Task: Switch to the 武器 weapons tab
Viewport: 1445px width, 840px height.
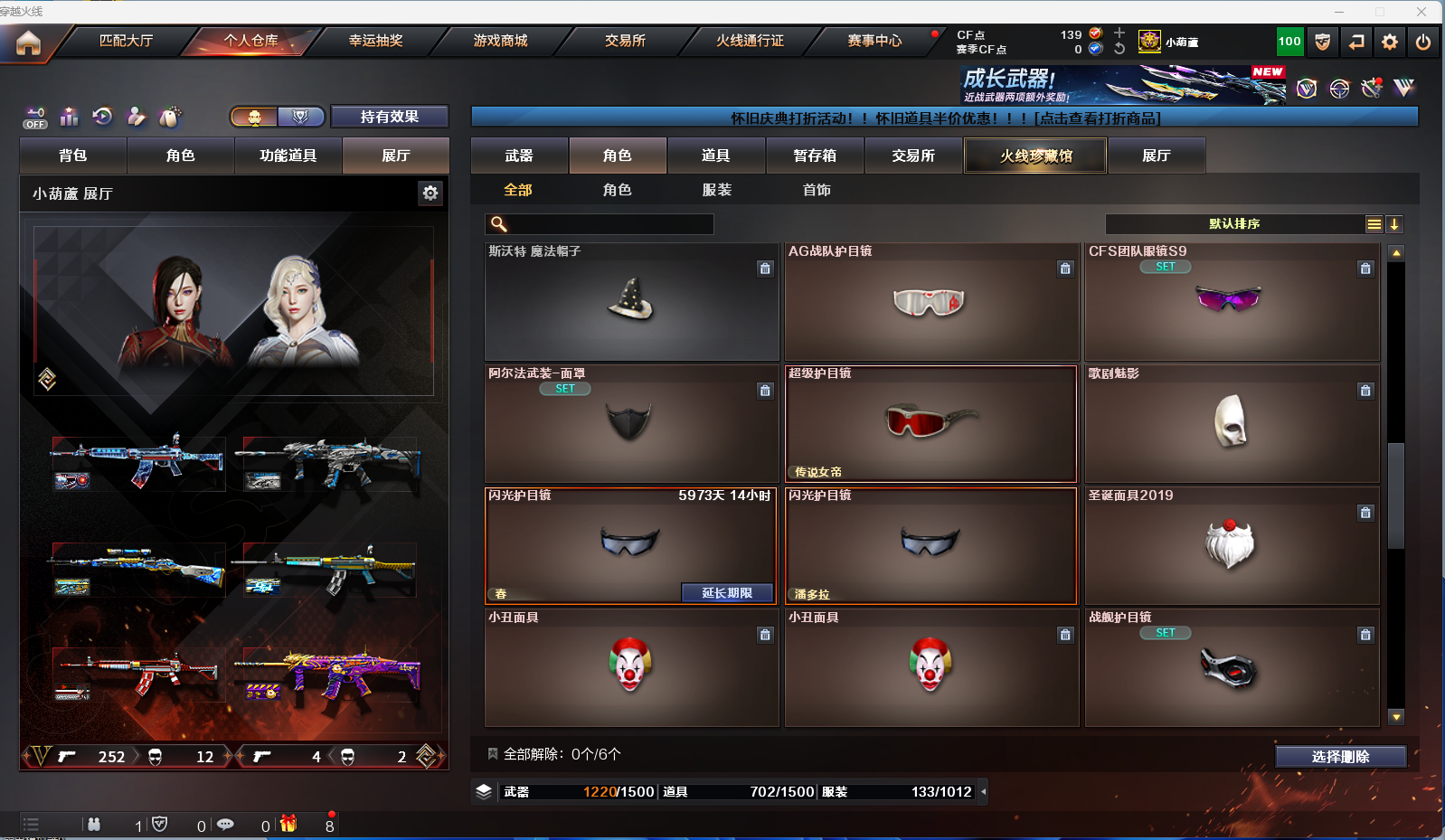Action: pyautogui.click(x=519, y=156)
